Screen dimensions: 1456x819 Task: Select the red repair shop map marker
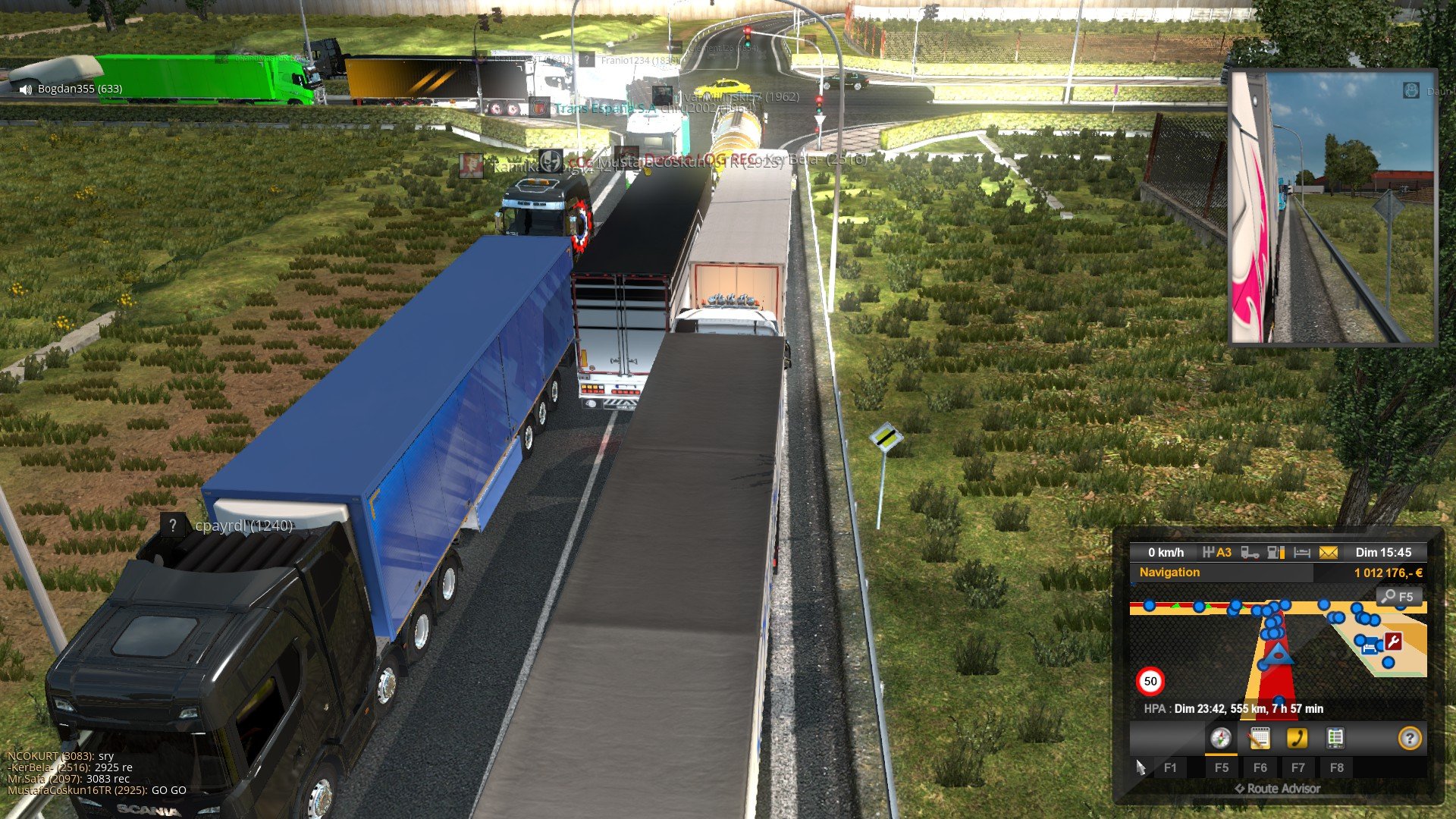coord(1393,642)
